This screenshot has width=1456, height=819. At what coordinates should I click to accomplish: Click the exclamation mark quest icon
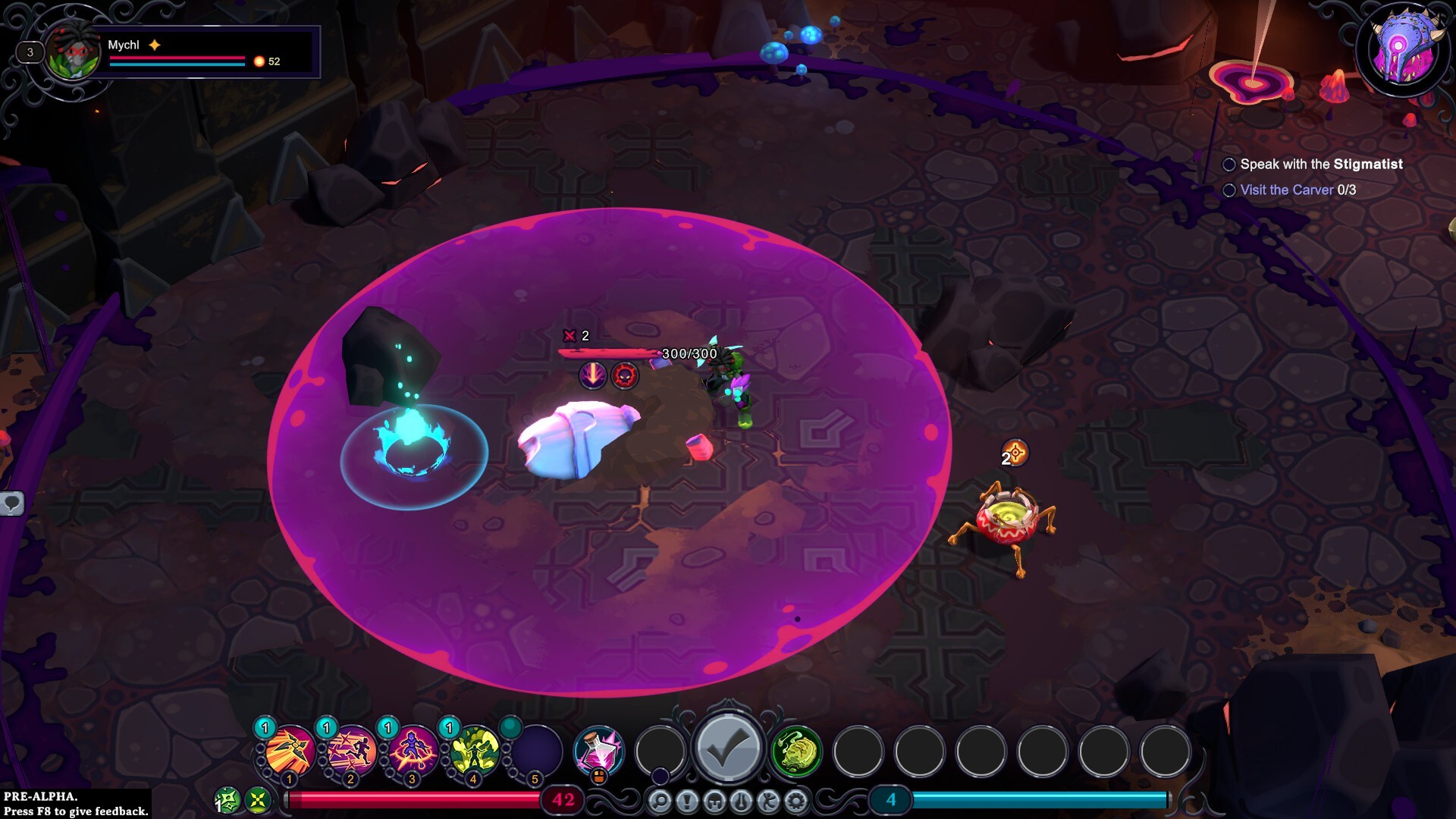(689, 800)
